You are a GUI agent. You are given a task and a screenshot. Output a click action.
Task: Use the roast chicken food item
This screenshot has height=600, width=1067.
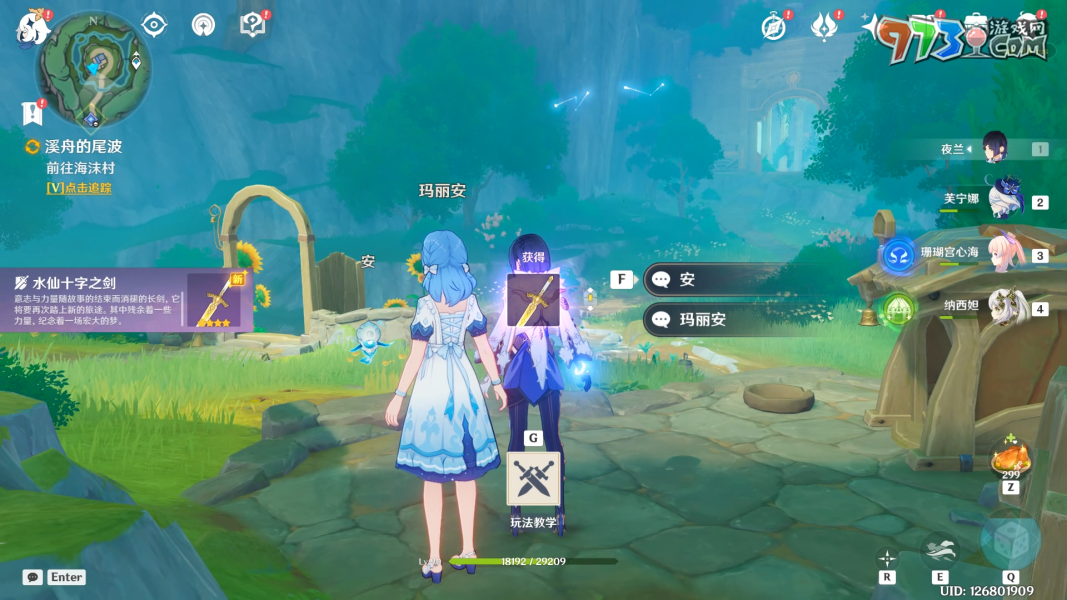[1010, 459]
